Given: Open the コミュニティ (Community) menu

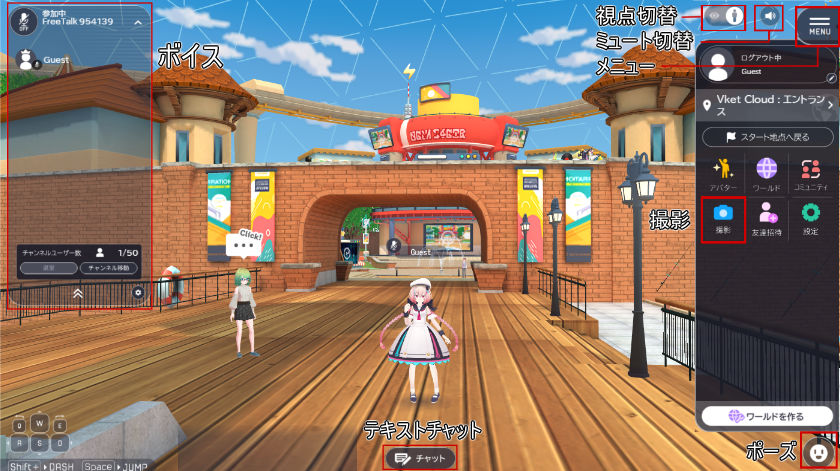Looking at the screenshot, I should [x=810, y=173].
